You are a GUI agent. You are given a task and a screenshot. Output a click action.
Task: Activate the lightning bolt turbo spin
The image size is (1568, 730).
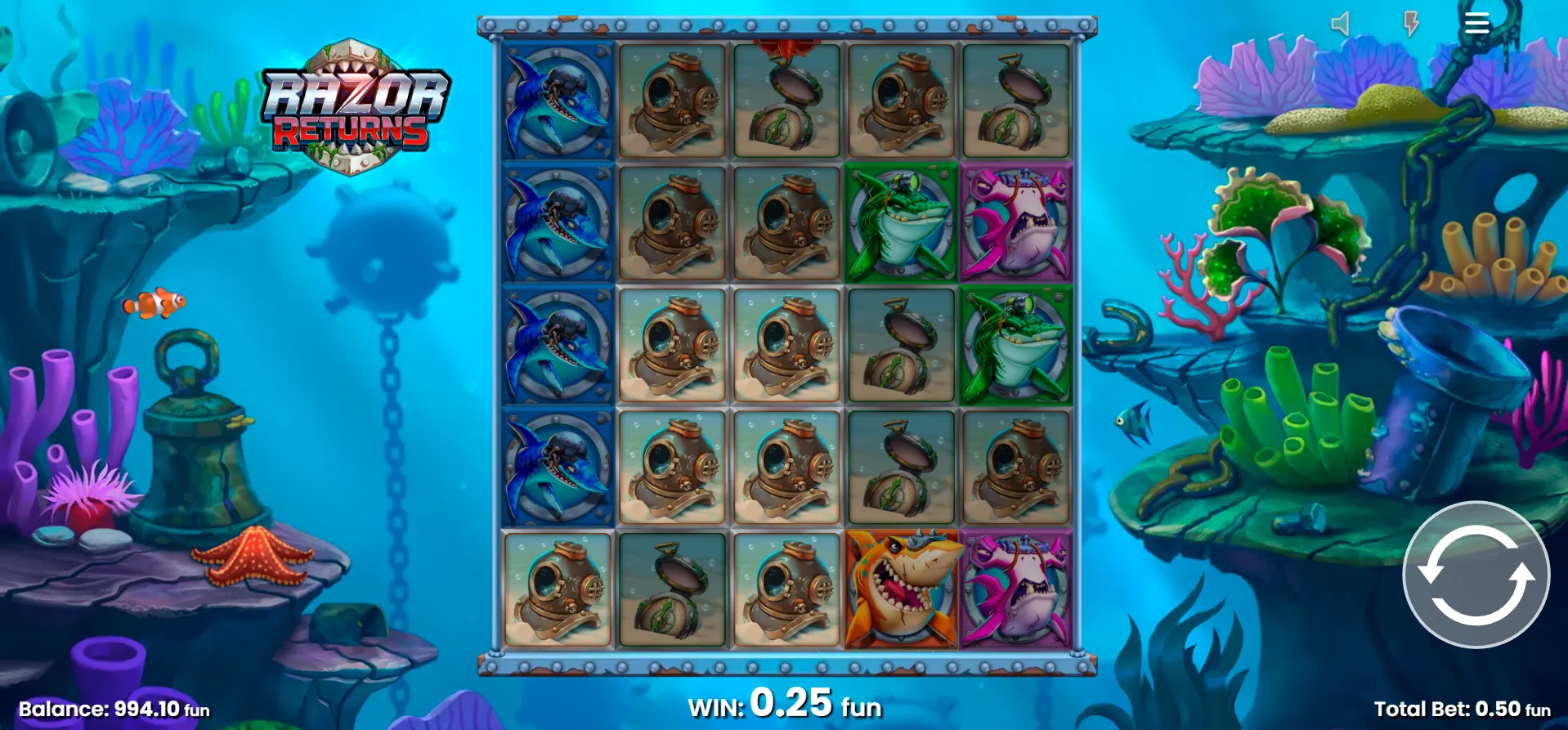(1411, 24)
